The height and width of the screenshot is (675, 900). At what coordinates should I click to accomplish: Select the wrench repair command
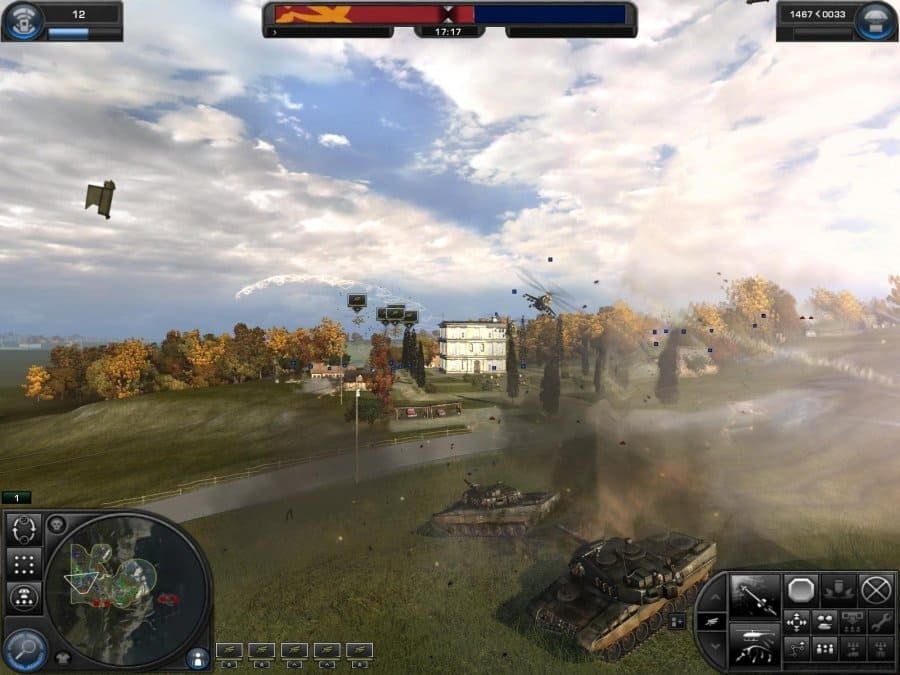click(x=880, y=621)
